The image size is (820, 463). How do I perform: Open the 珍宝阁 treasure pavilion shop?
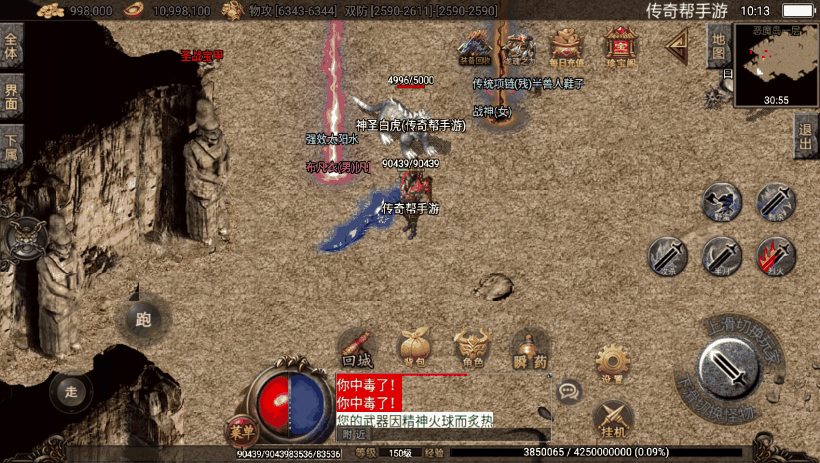(621, 47)
